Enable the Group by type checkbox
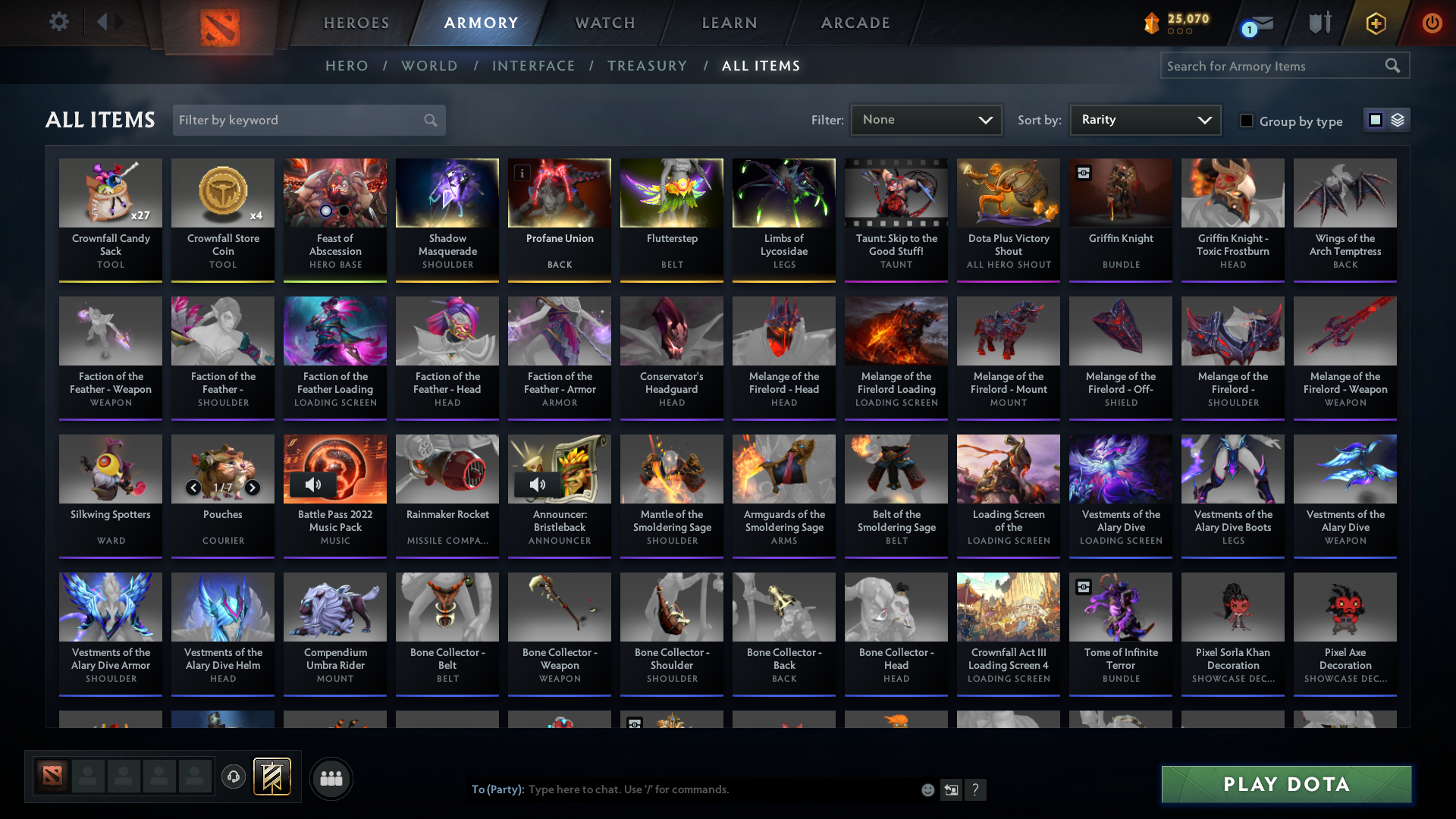 pyautogui.click(x=1247, y=120)
